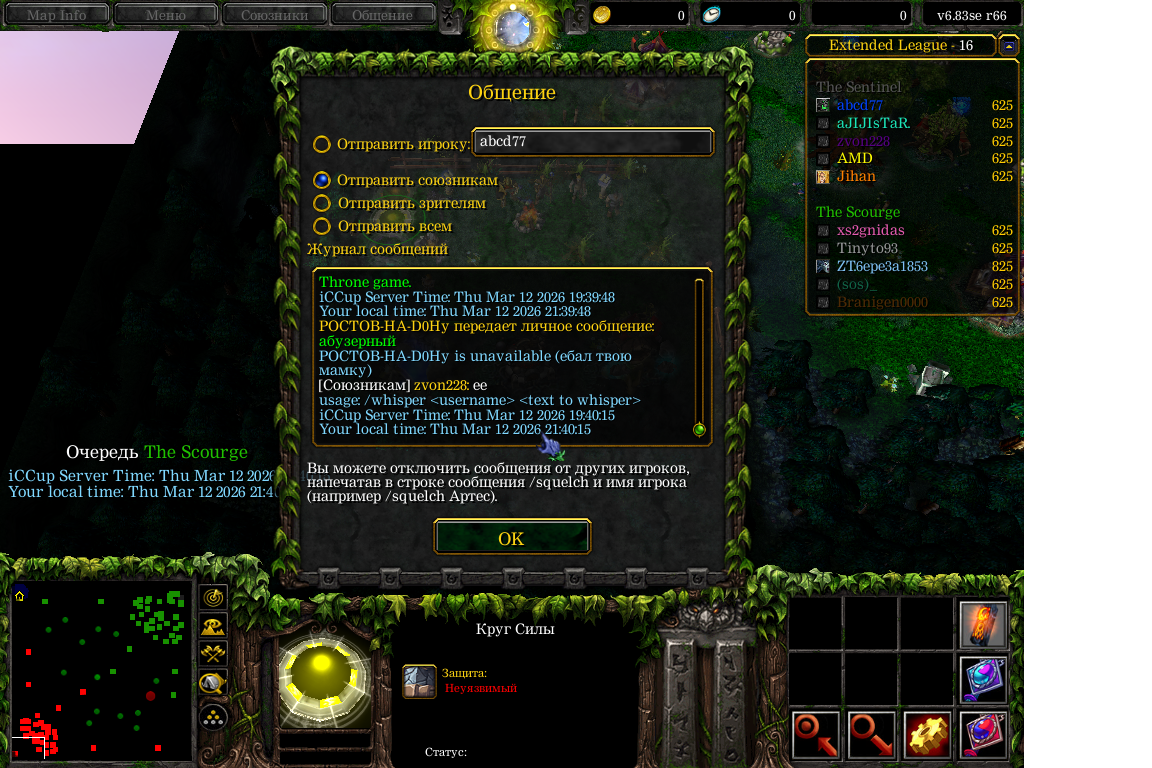Click the message log scrollbar
The height and width of the screenshot is (768, 1152).
tap(699, 355)
